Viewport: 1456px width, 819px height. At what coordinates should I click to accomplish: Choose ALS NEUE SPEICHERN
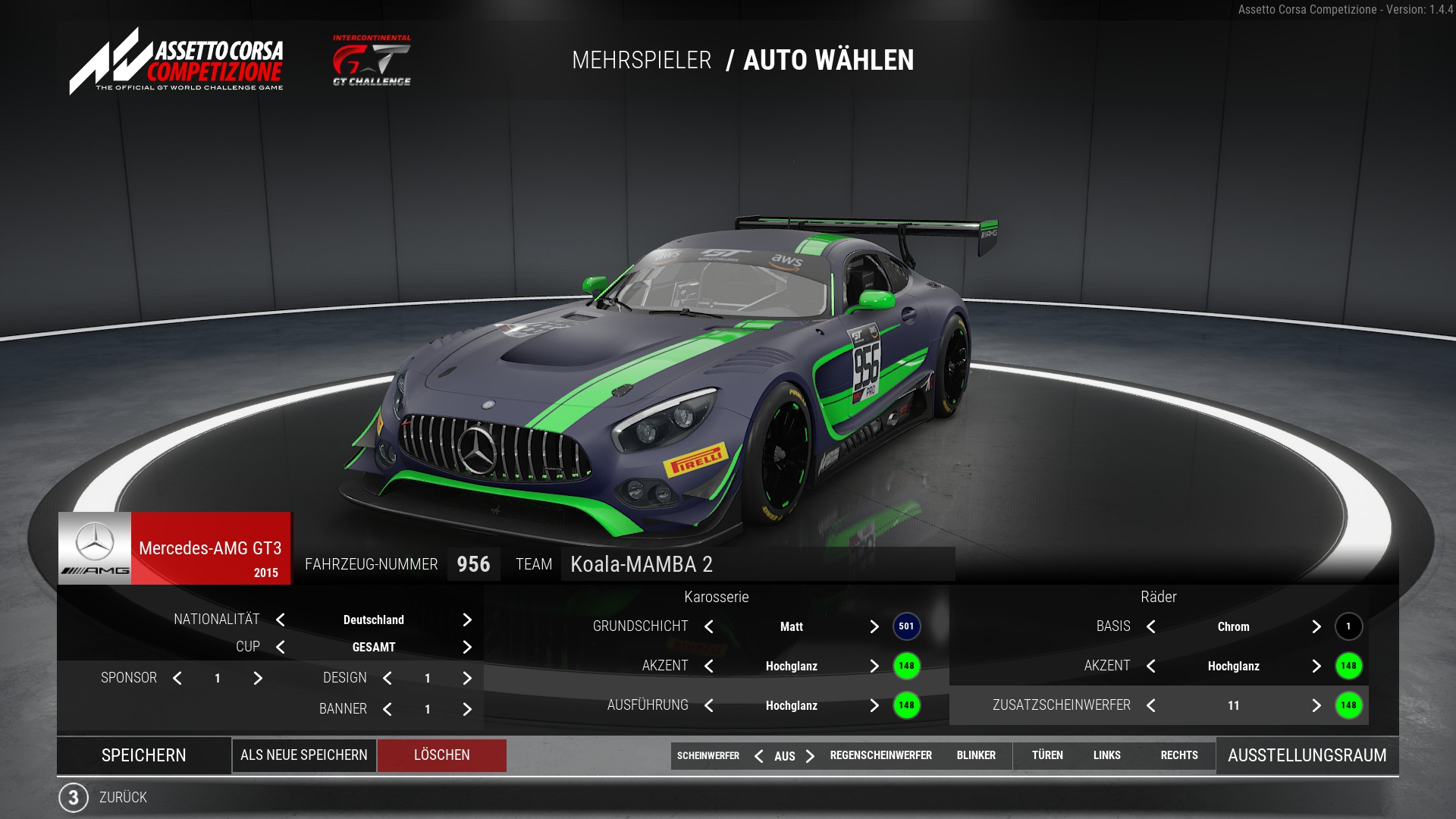tap(304, 755)
